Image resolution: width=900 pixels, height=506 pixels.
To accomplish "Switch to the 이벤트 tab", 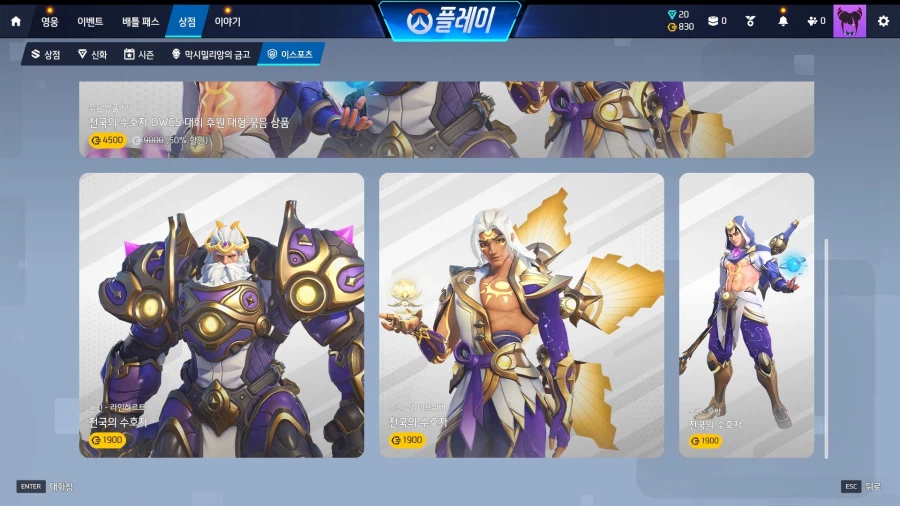I will [x=90, y=21].
